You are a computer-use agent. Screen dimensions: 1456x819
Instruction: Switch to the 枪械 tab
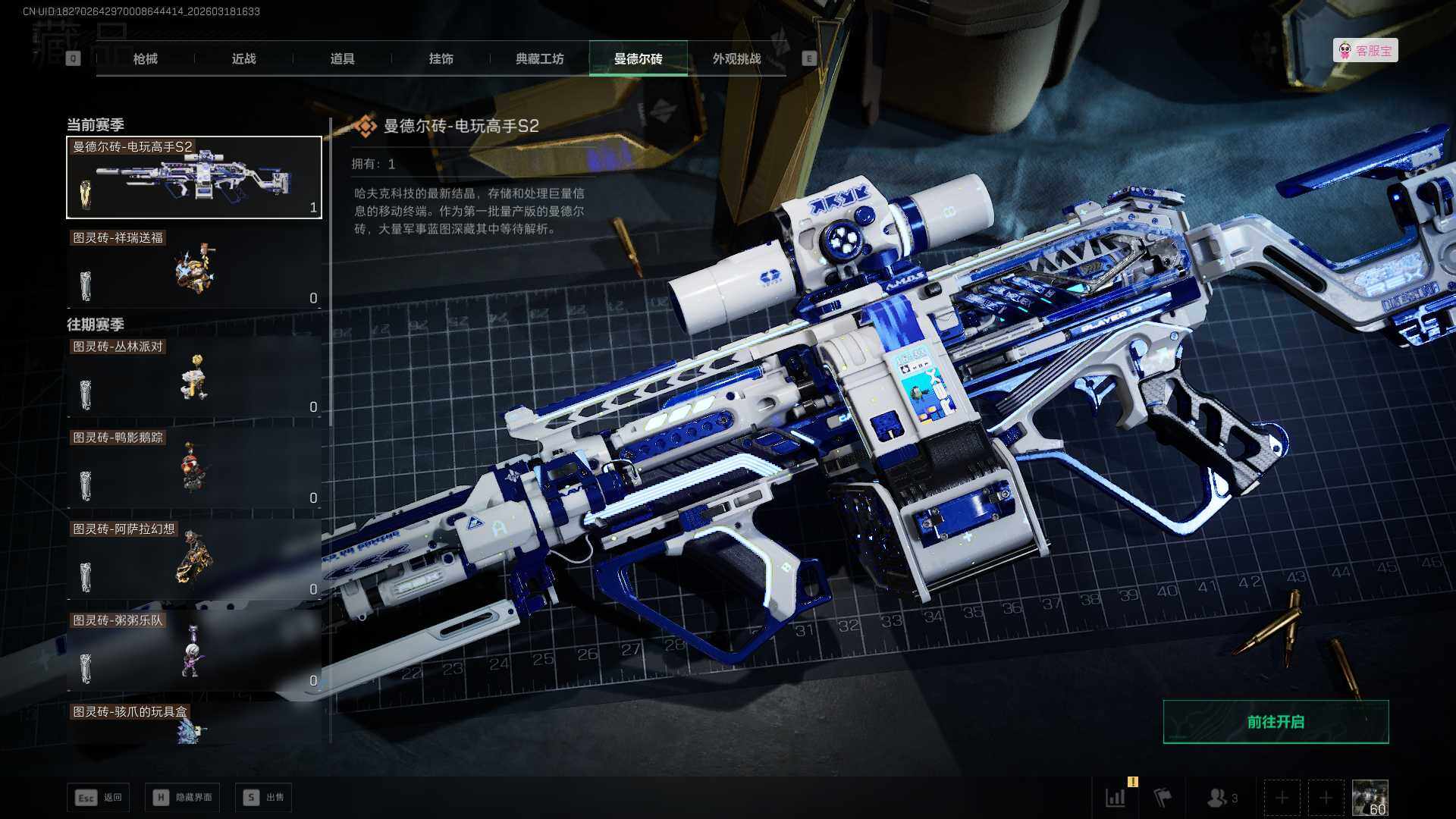point(145,58)
